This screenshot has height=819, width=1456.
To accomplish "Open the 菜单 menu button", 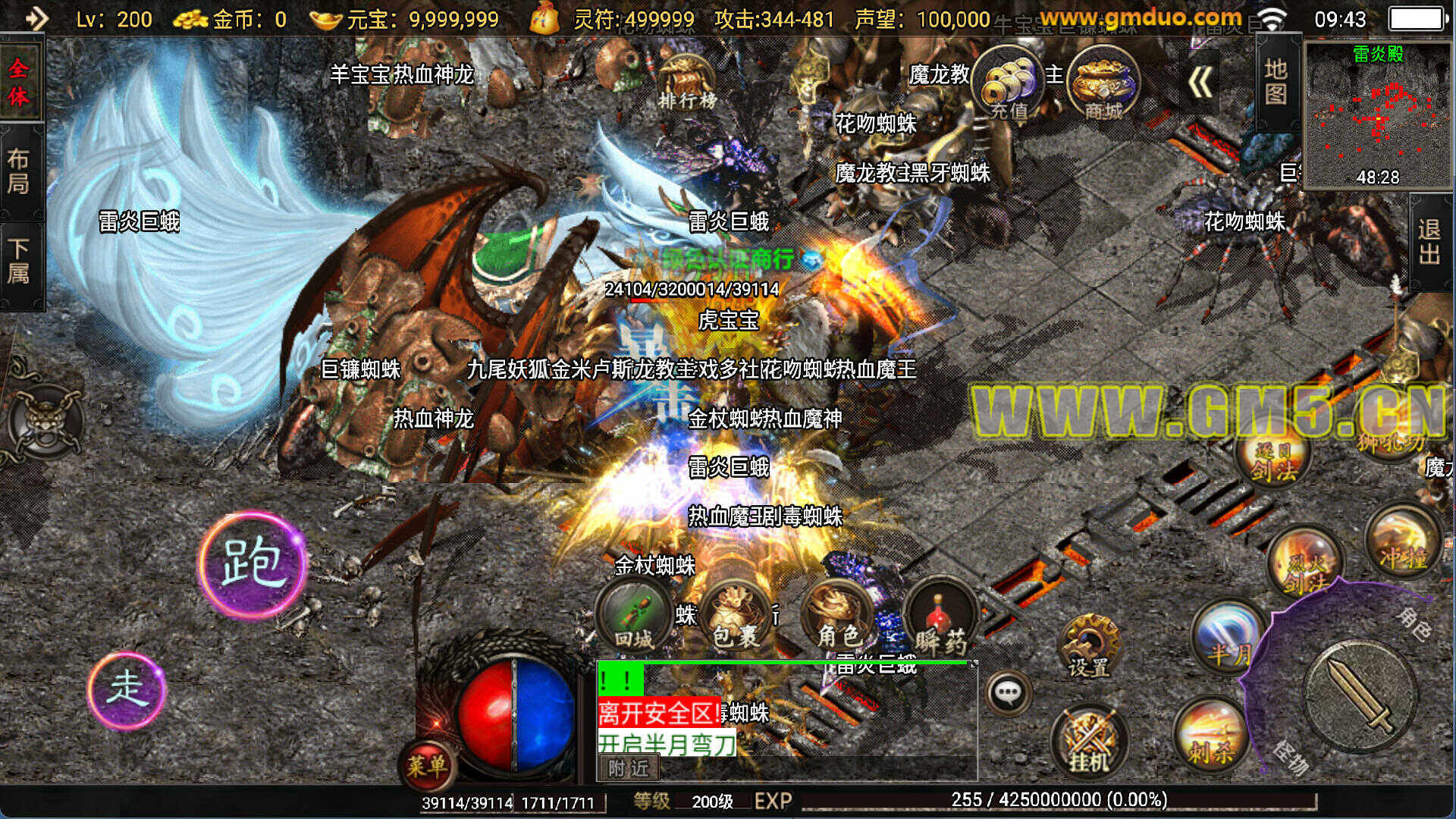I will click(x=427, y=764).
